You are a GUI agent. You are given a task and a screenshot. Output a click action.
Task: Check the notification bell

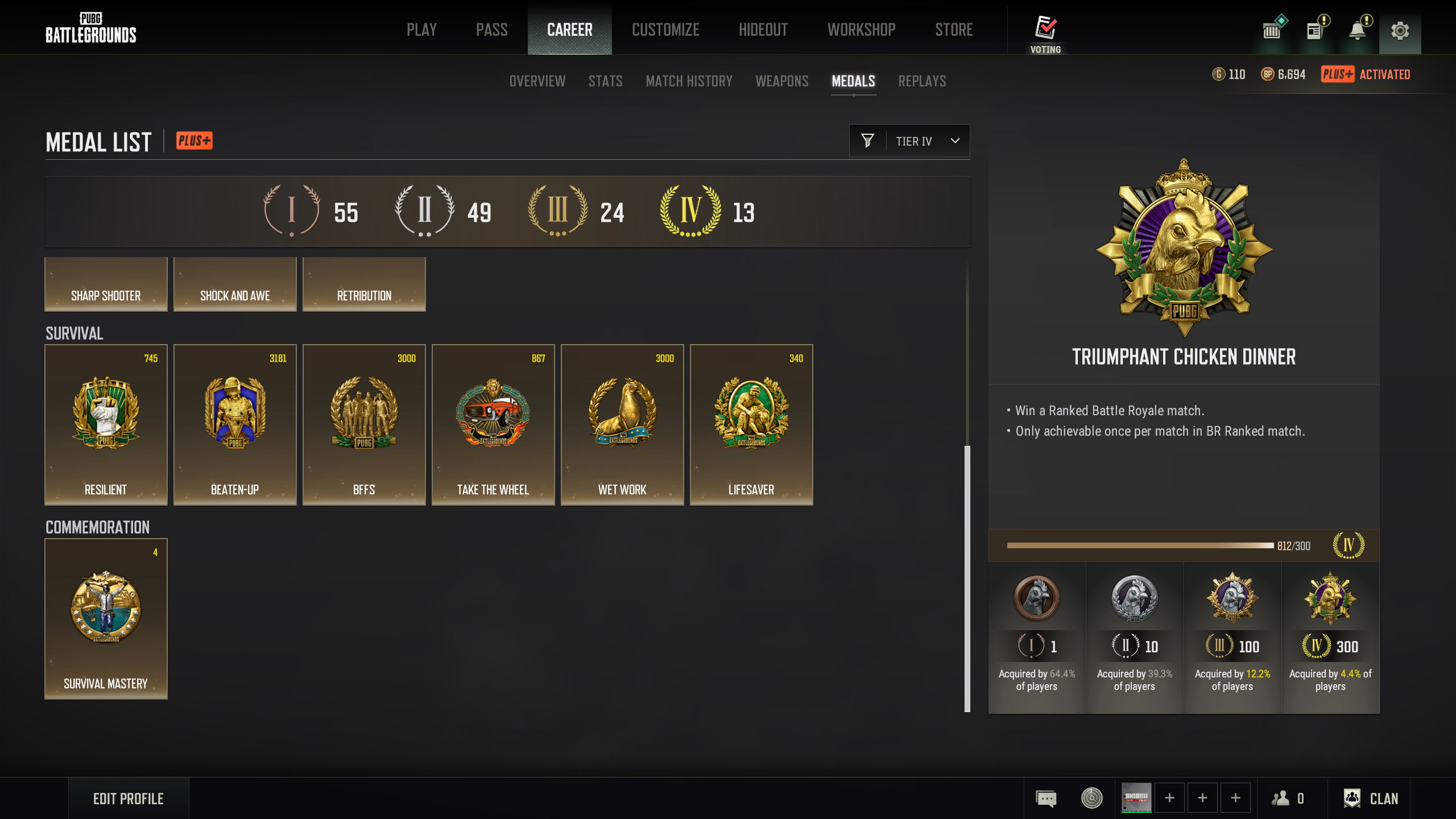[x=1358, y=30]
